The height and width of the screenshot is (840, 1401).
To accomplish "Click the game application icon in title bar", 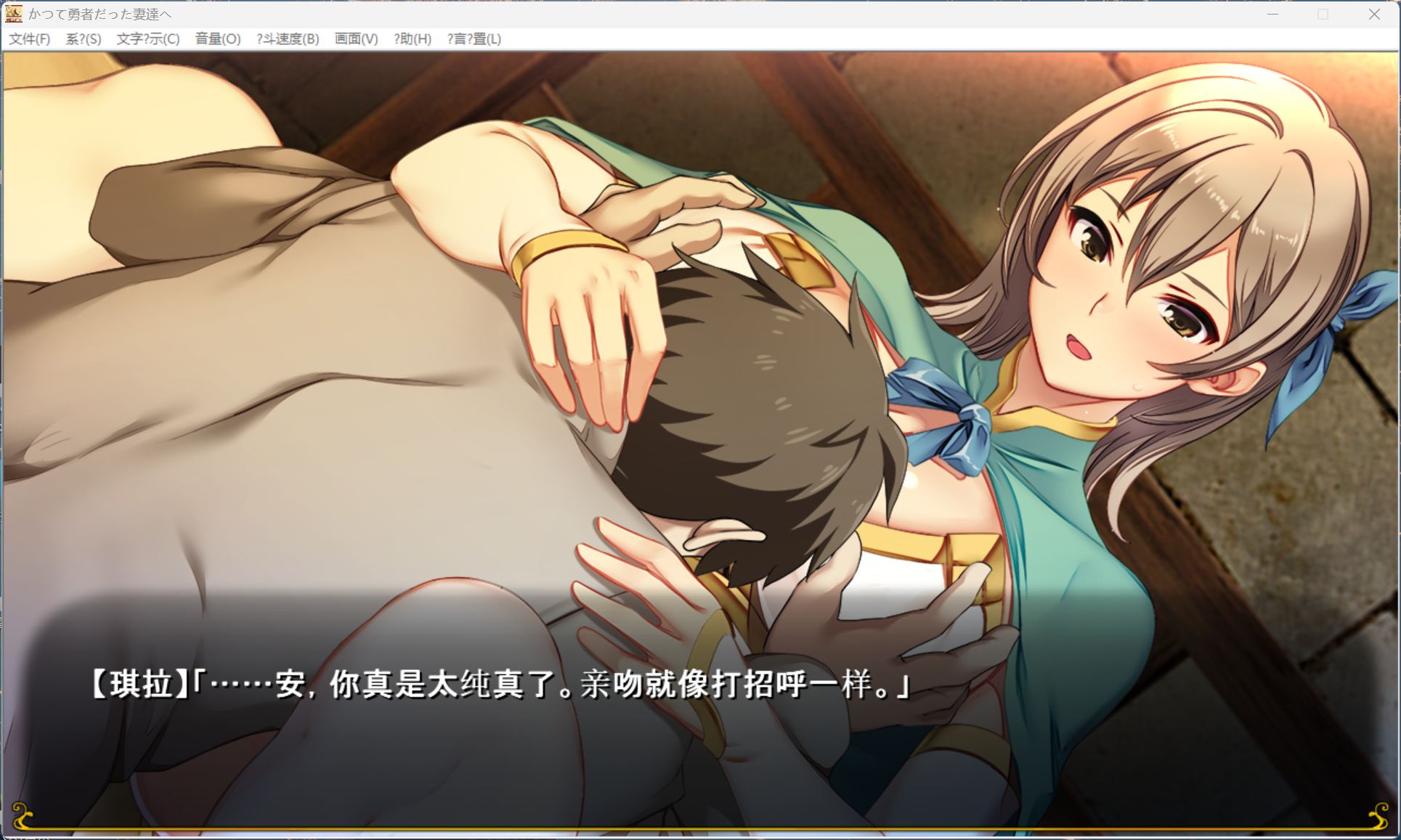I will pos(15,13).
